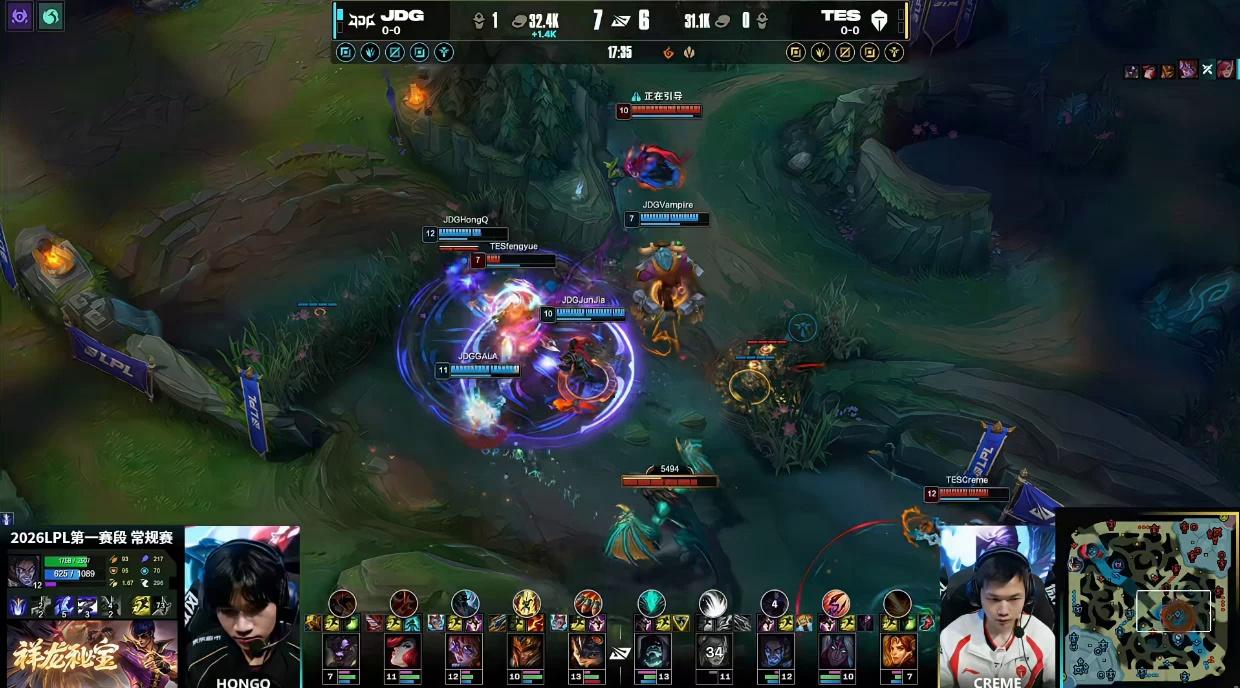
Task: Open the 祥龙秘宝 promotional banner
Action: [92, 654]
